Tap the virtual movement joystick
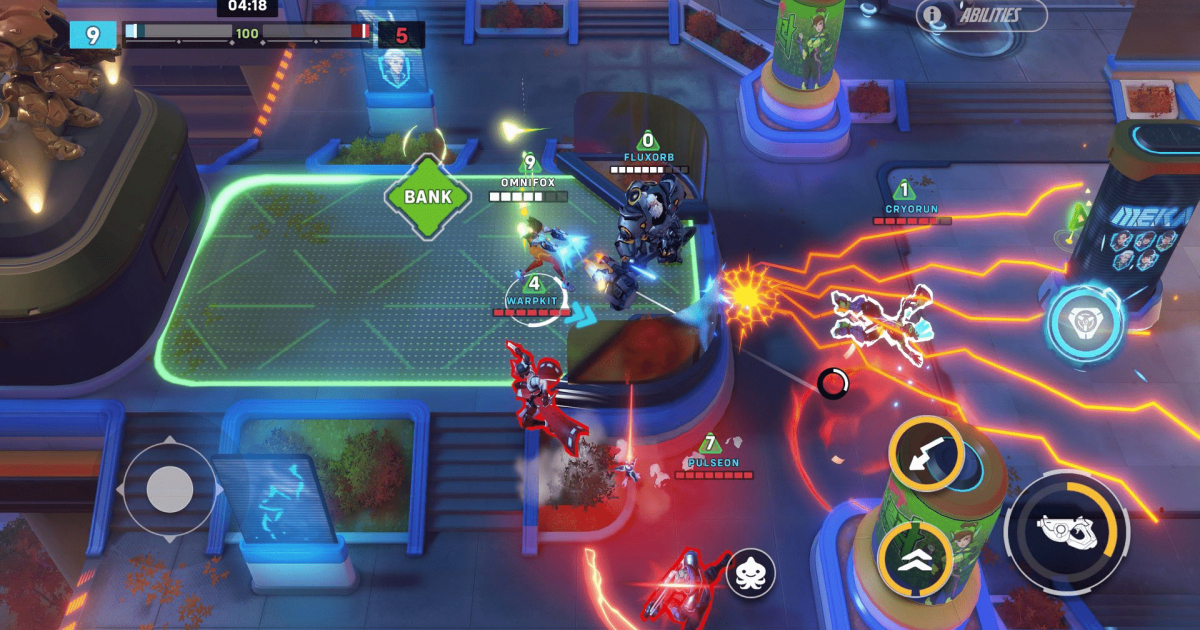This screenshot has height=630, width=1200. (x=169, y=489)
